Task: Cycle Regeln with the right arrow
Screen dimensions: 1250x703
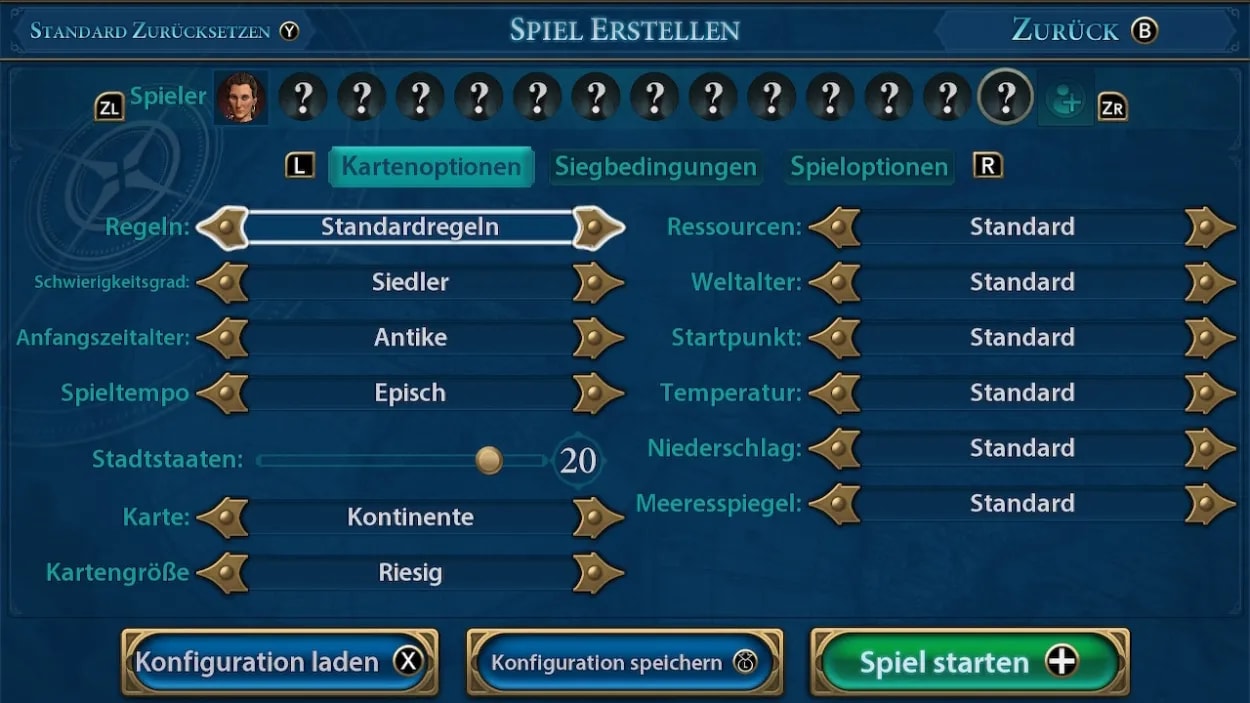Action: pyautogui.click(x=597, y=227)
